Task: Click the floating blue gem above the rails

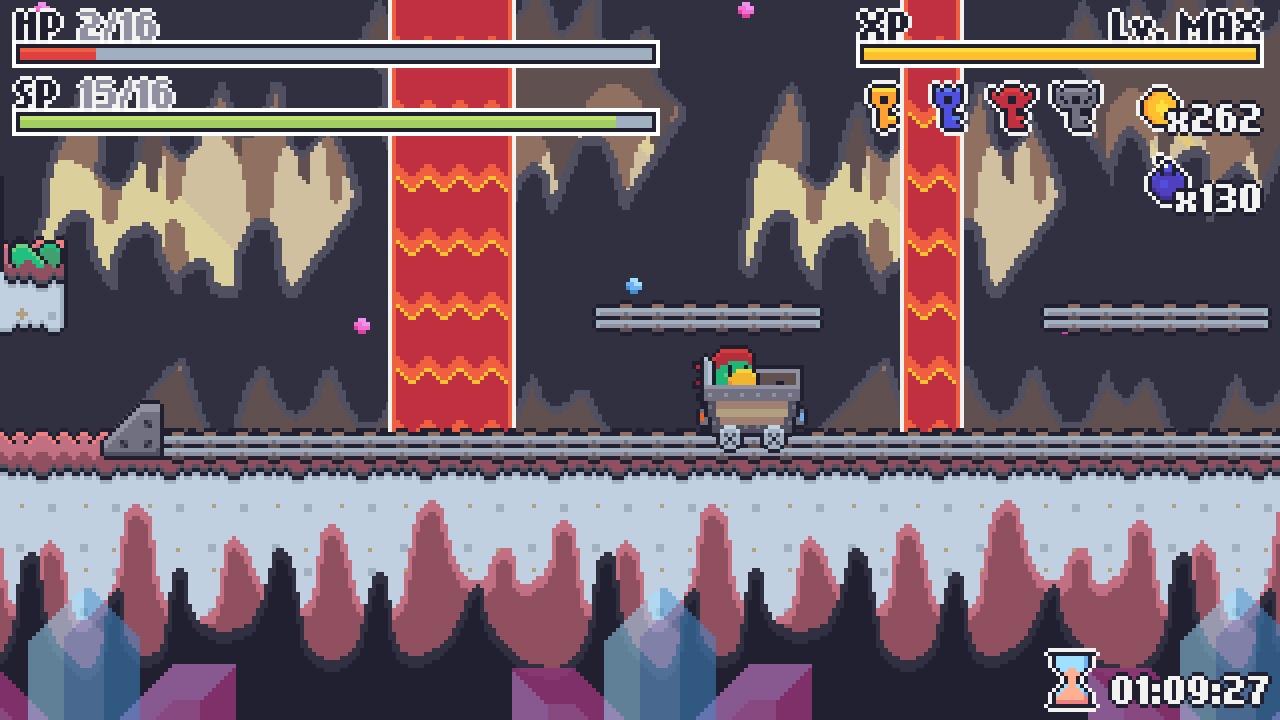Action: 633,285
